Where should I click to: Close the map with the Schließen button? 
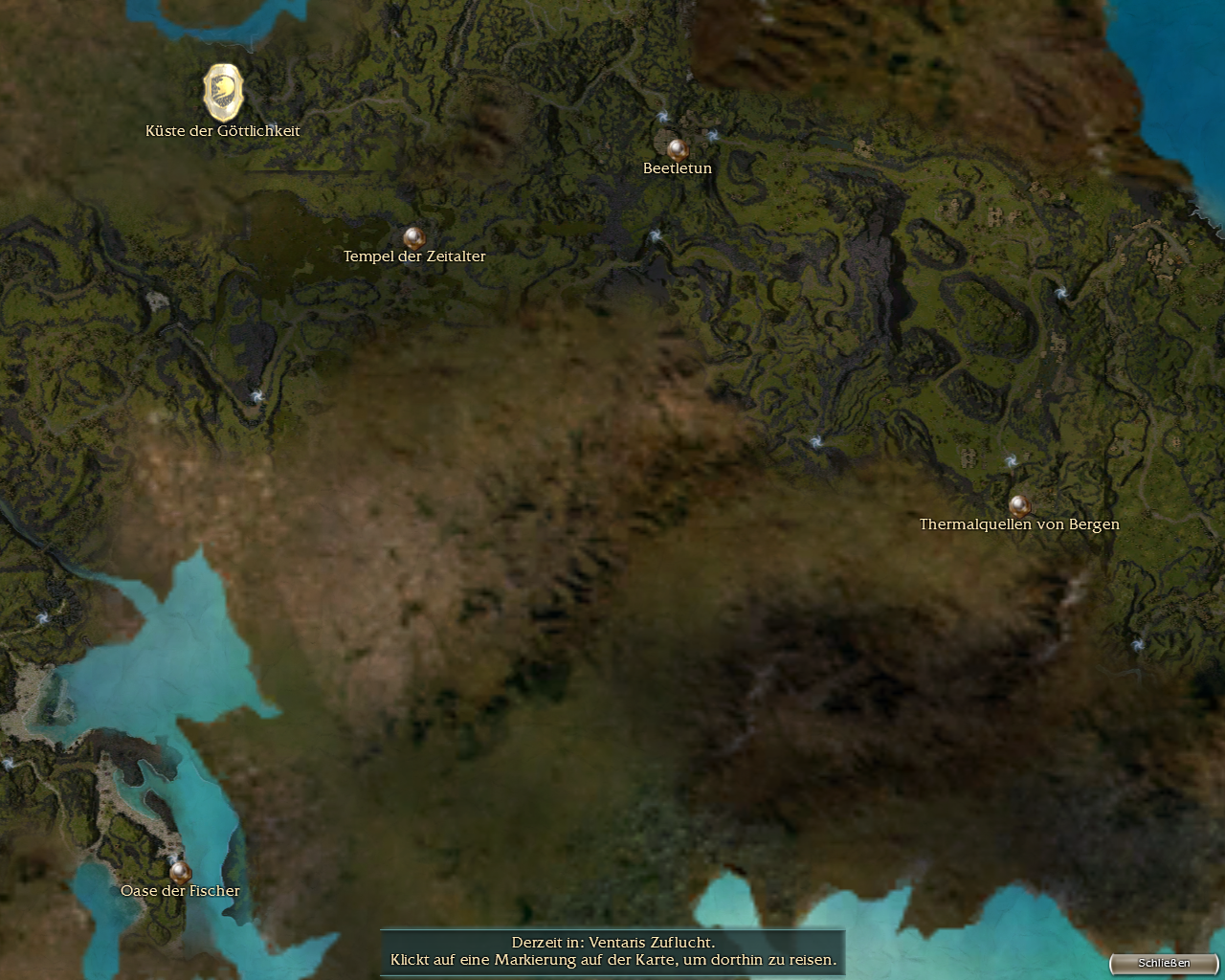click(x=1164, y=963)
